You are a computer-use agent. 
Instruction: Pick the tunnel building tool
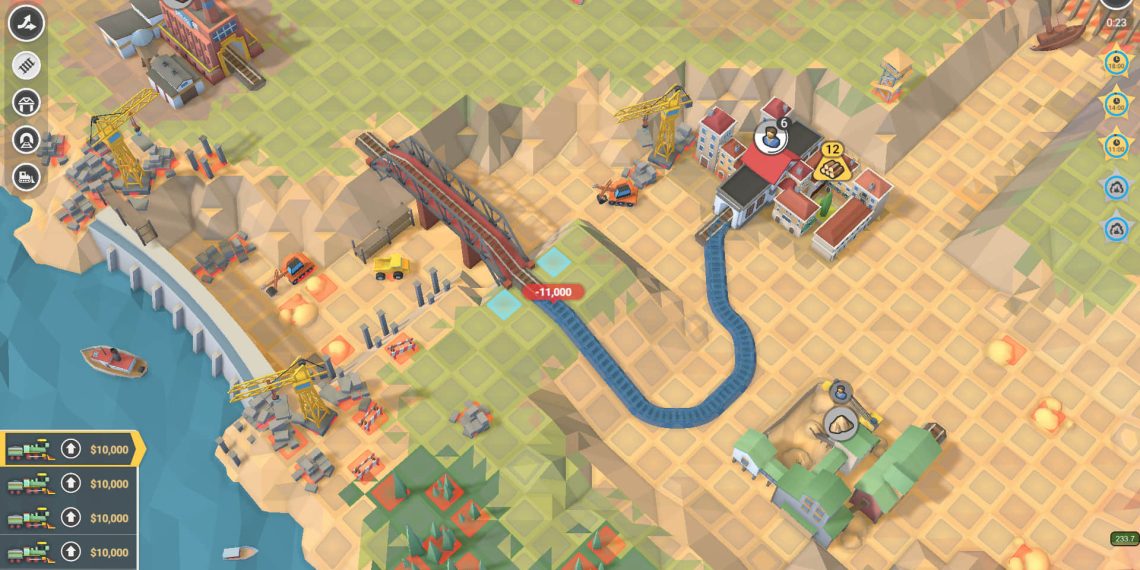pos(27,139)
